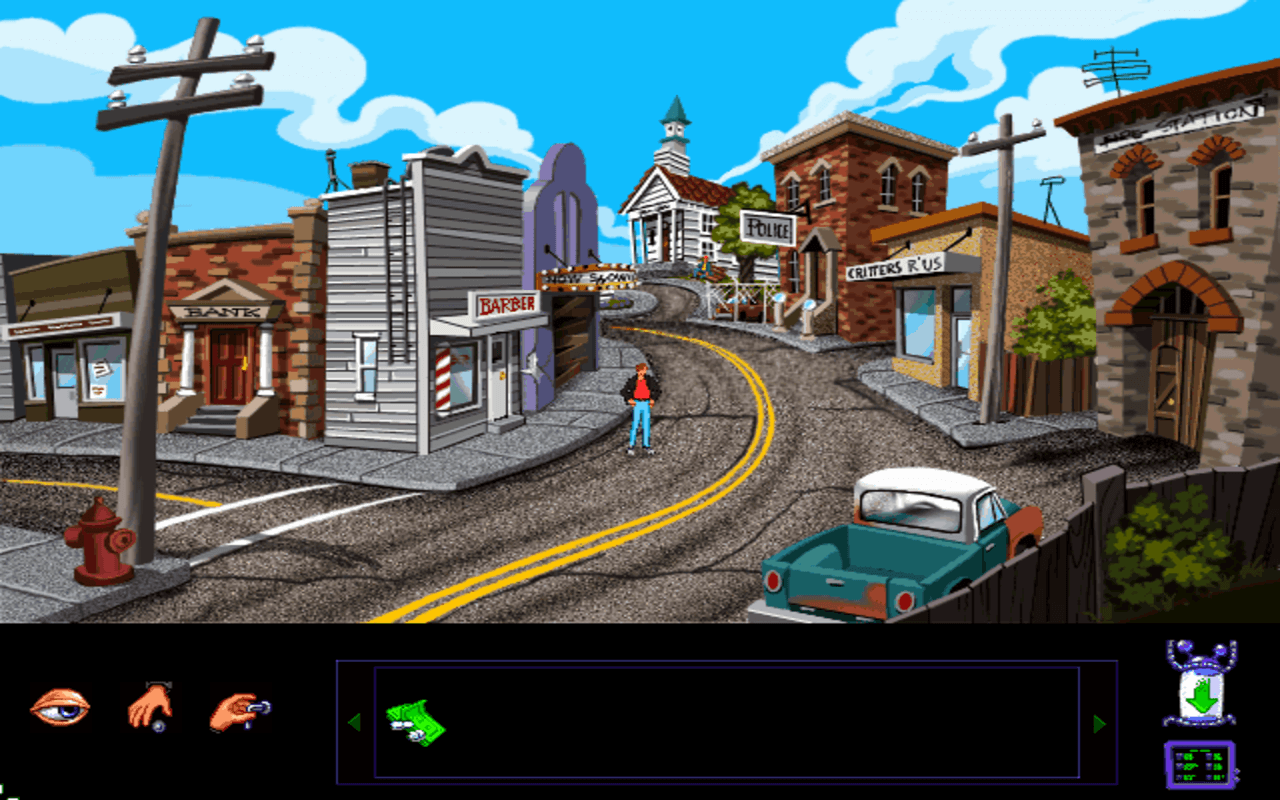1280x800 pixels.
Task: Click the BANK entrance sign
Action: point(222,313)
